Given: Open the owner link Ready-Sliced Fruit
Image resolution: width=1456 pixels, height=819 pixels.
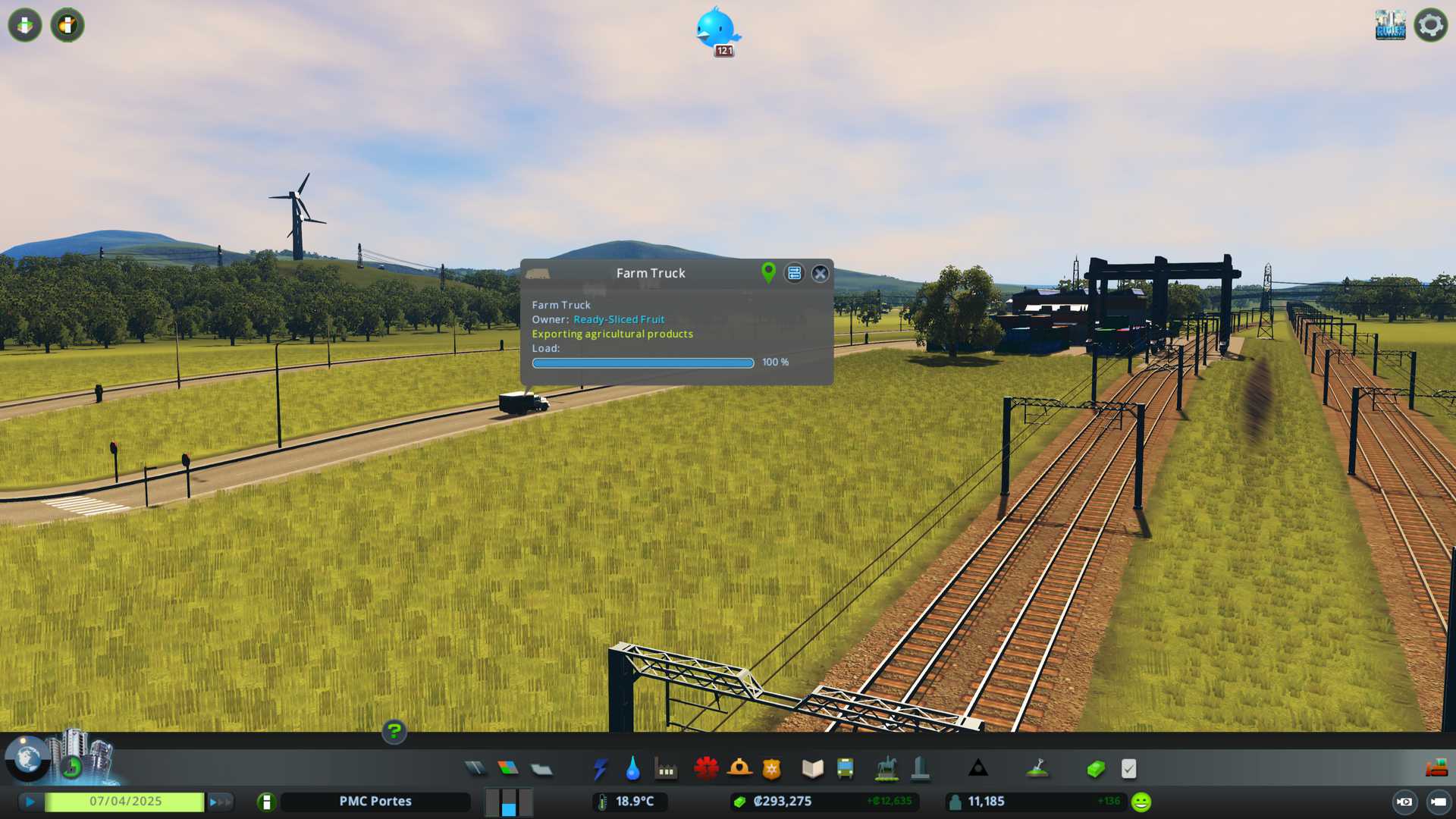Looking at the screenshot, I should (x=618, y=319).
